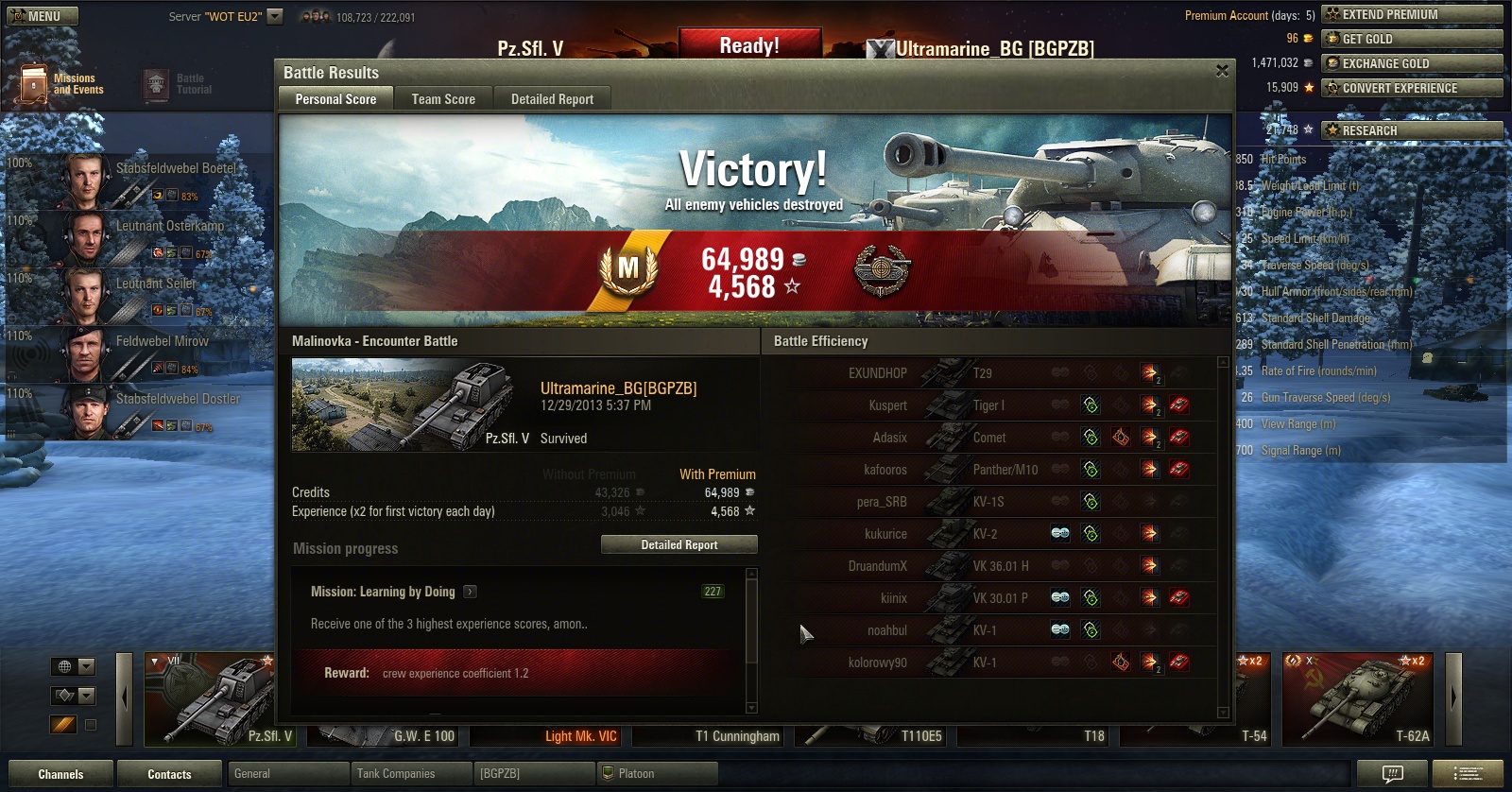This screenshot has height=792, width=1512.
Task: Click the Get Gold button
Action: [x=1412, y=39]
